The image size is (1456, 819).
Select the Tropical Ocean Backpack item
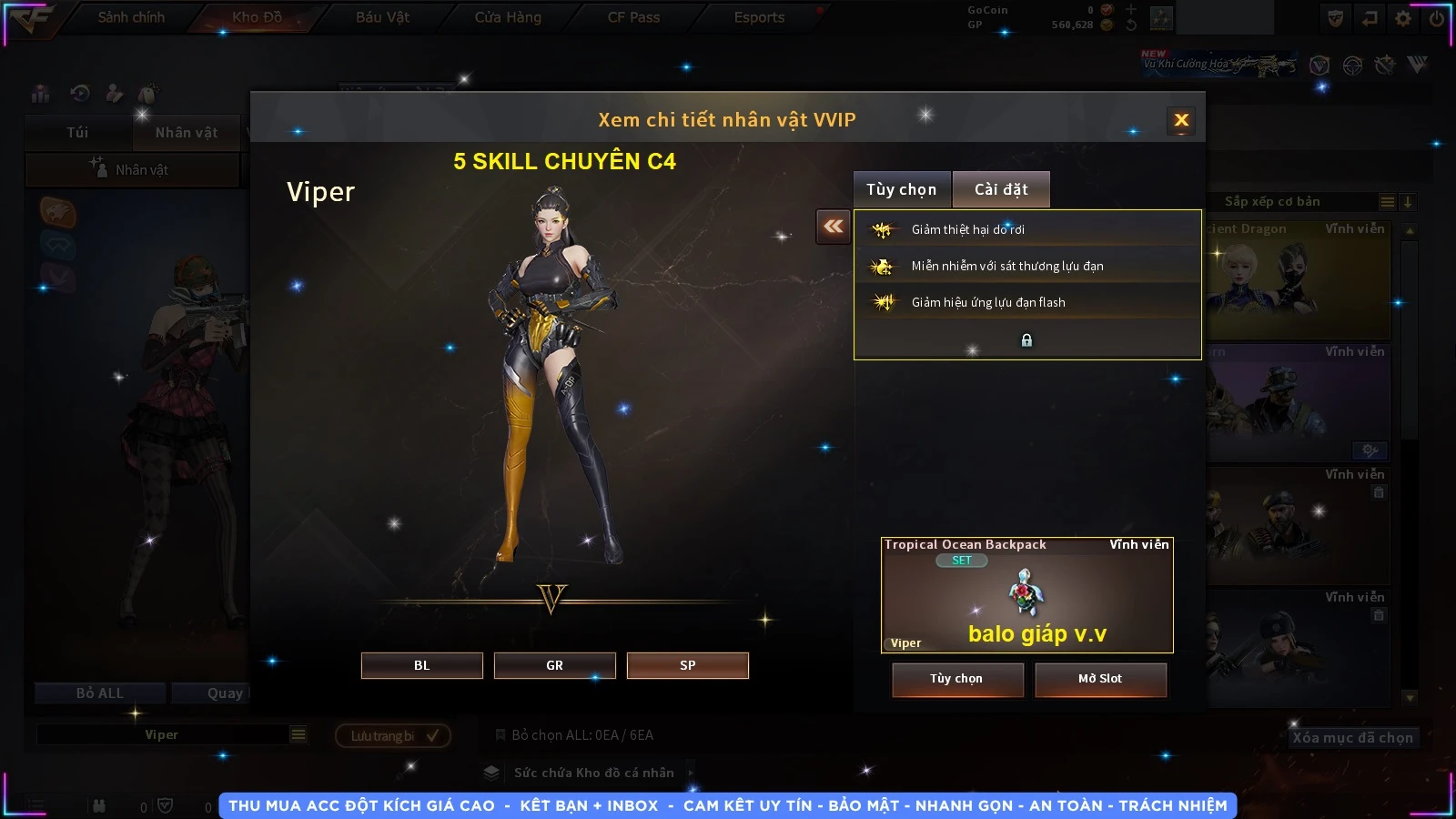pos(1026,595)
